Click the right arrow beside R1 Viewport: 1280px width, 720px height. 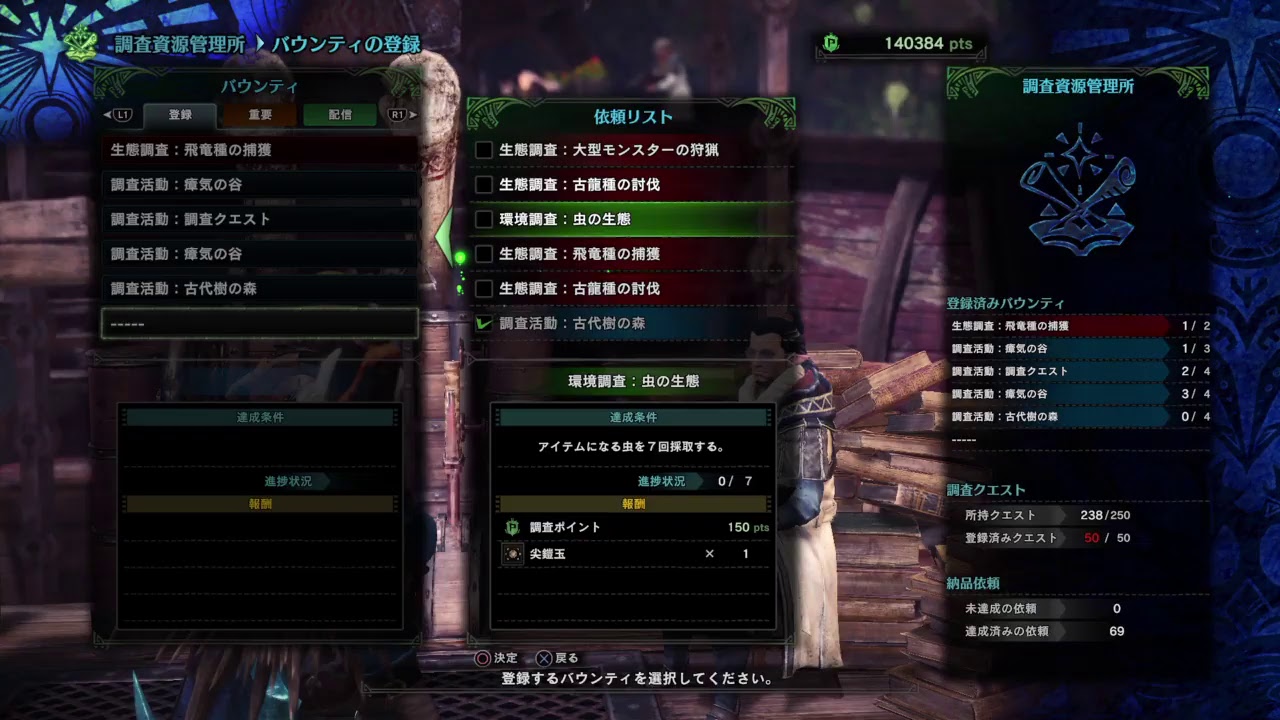413,115
